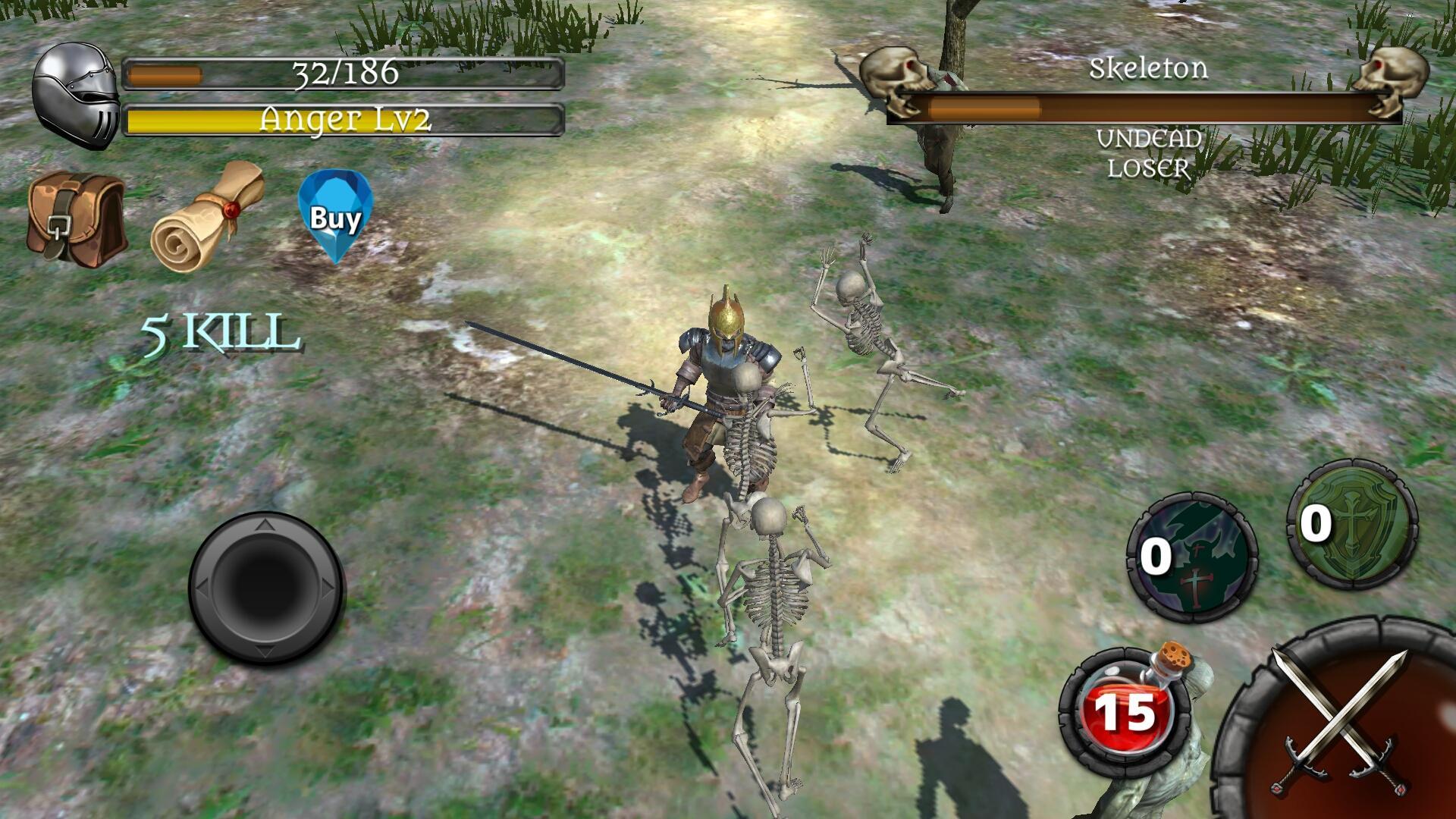Tap the Anger Lv2 label
This screenshot has width=1456, height=819.
345,118
